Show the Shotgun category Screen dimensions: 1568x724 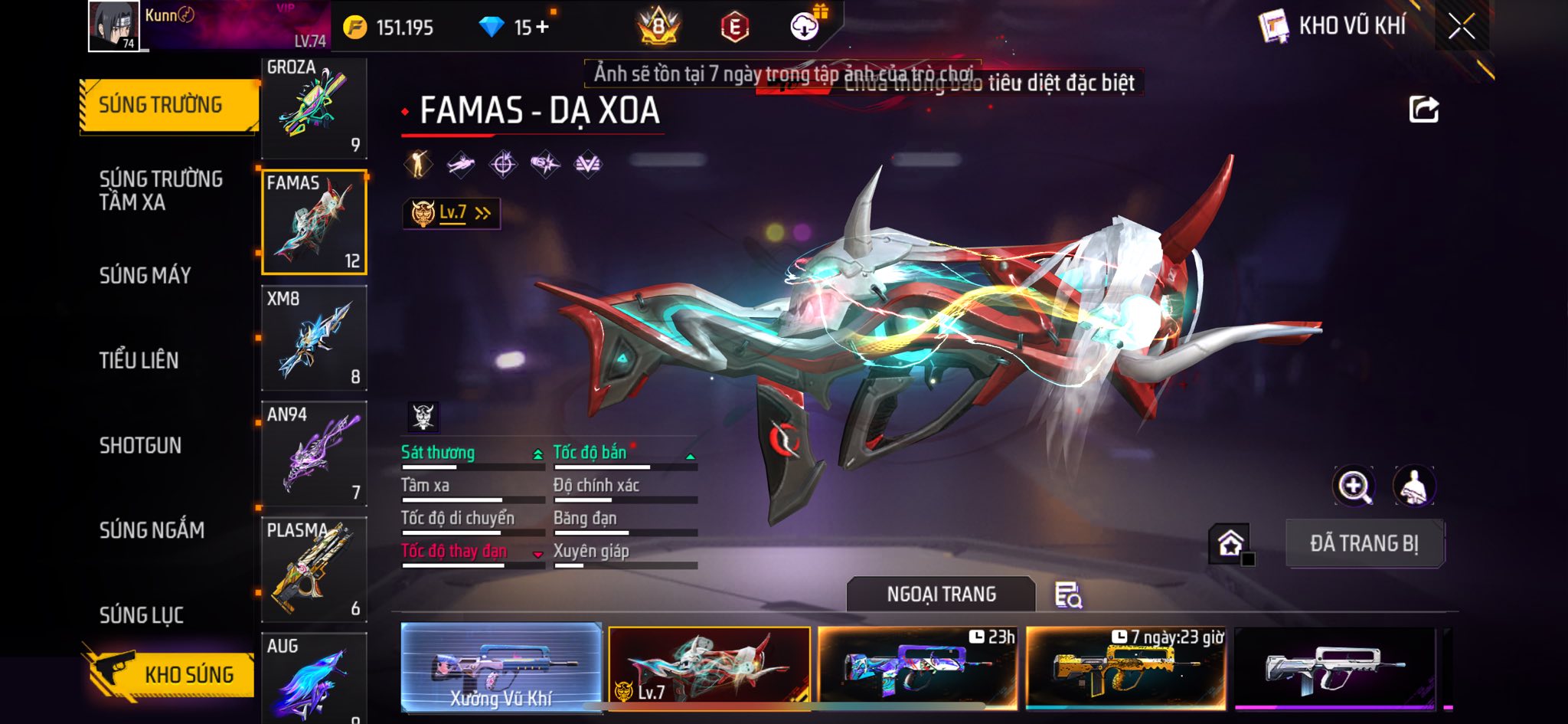click(x=140, y=445)
